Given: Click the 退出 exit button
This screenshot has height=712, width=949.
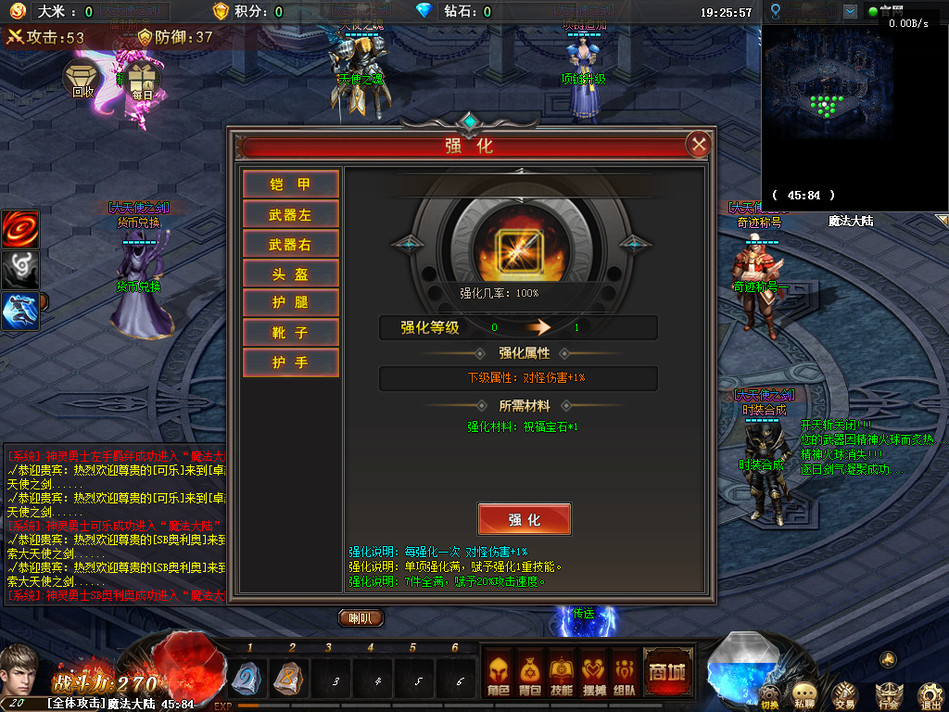Looking at the screenshot, I should click(929, 692).
